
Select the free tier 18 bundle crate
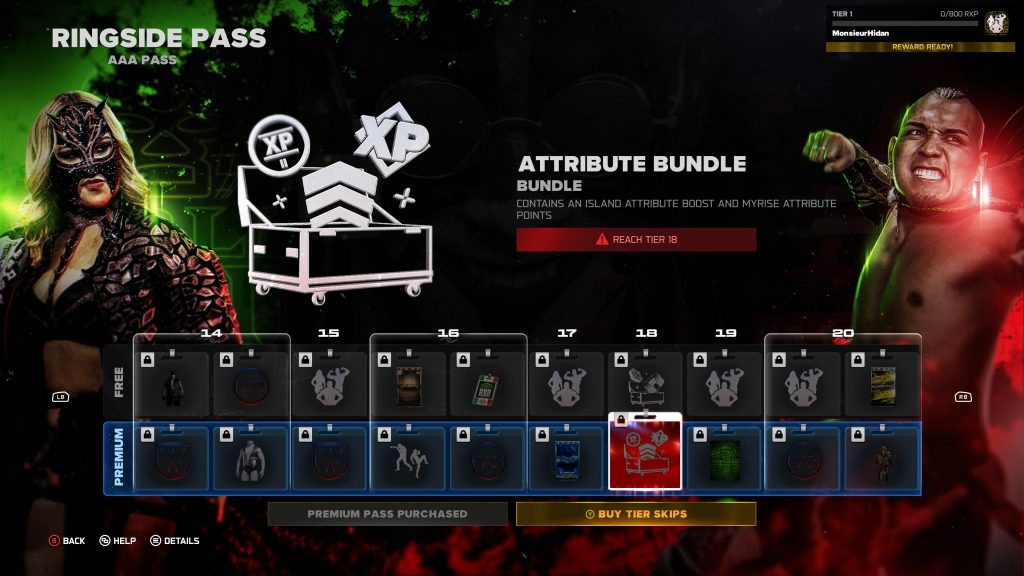[x=645, y=385]
